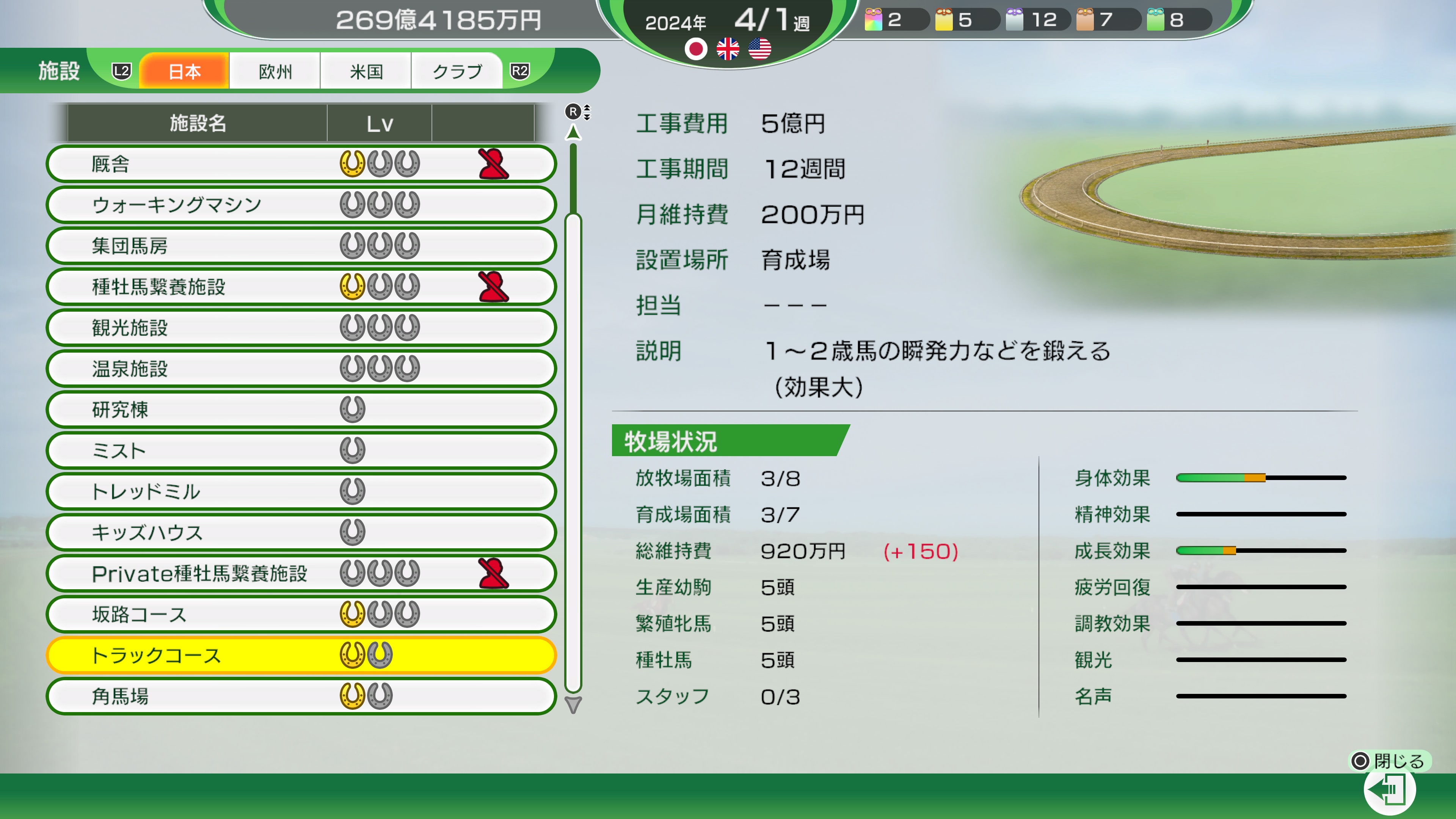
Task: Click the R stick scroll indicator icon
Action: (574, 112)
